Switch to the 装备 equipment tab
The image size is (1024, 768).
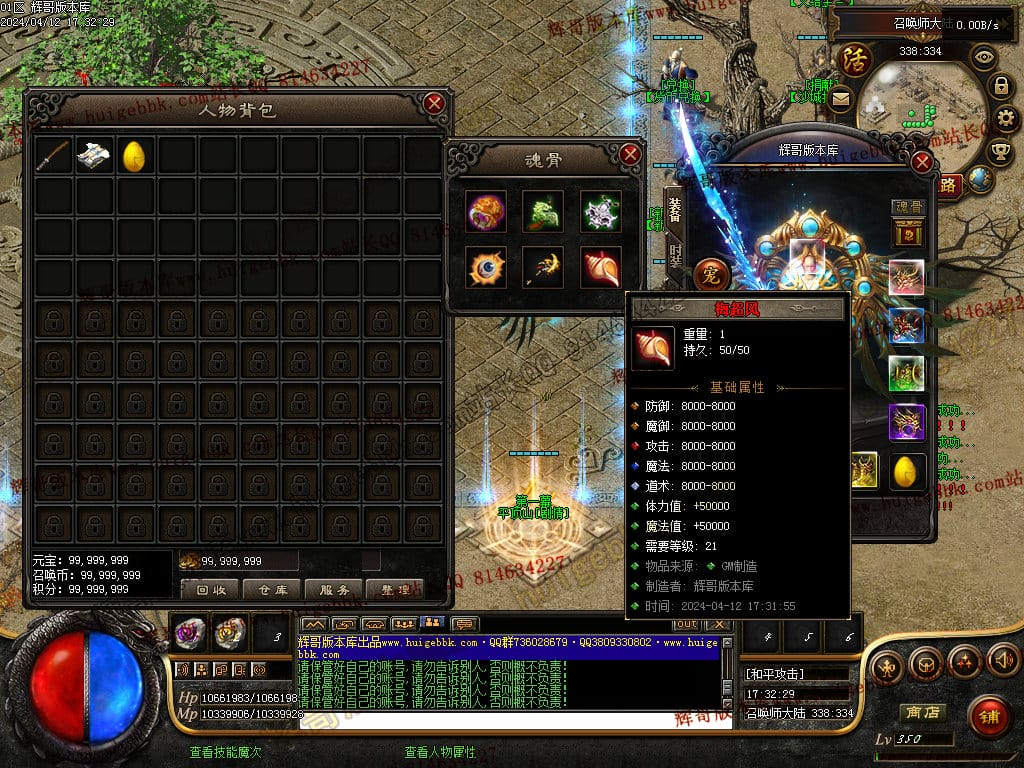675,209
